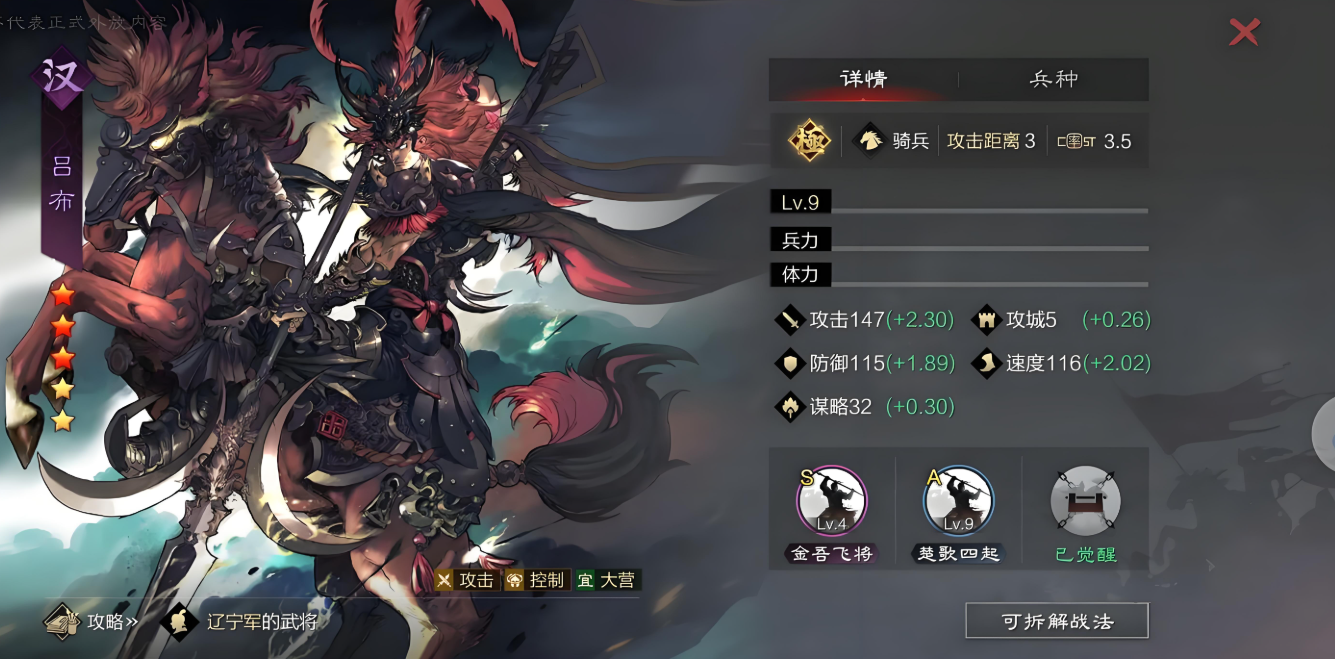The width and height of the screenshot is (1335, 659).
Task: Open the 金吾飞将 S-rank skill
Action: [831, 502]
